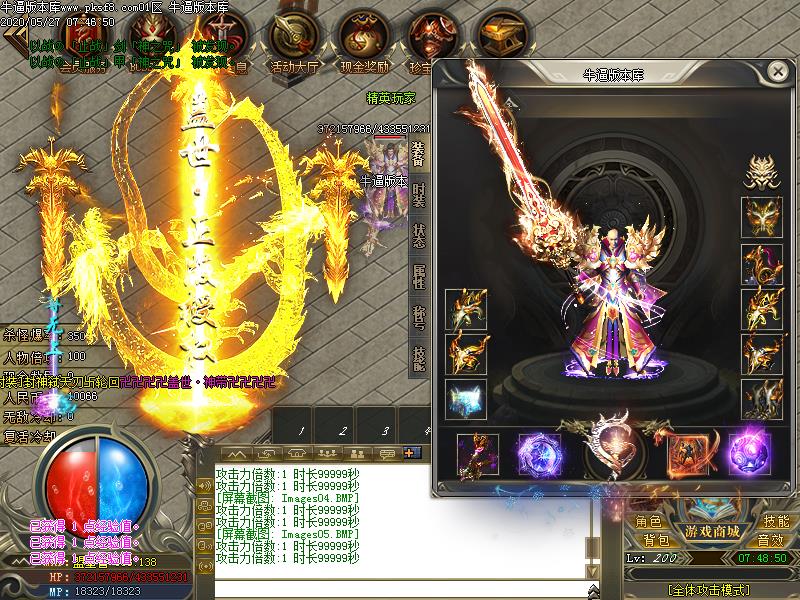
Task: Click the chat text input field
Action: 400,588
